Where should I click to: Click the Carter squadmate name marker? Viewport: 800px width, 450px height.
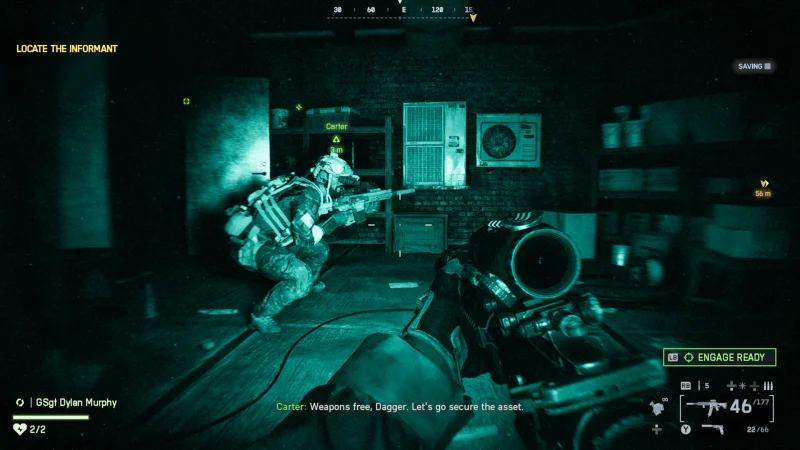[x=337, y=127]
